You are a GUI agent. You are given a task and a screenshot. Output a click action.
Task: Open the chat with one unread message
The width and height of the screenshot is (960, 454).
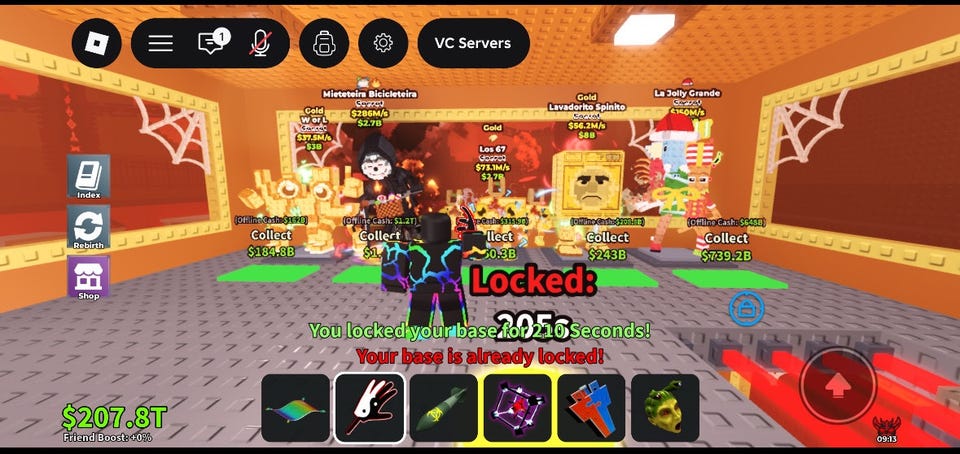click(x=212, y=43)
